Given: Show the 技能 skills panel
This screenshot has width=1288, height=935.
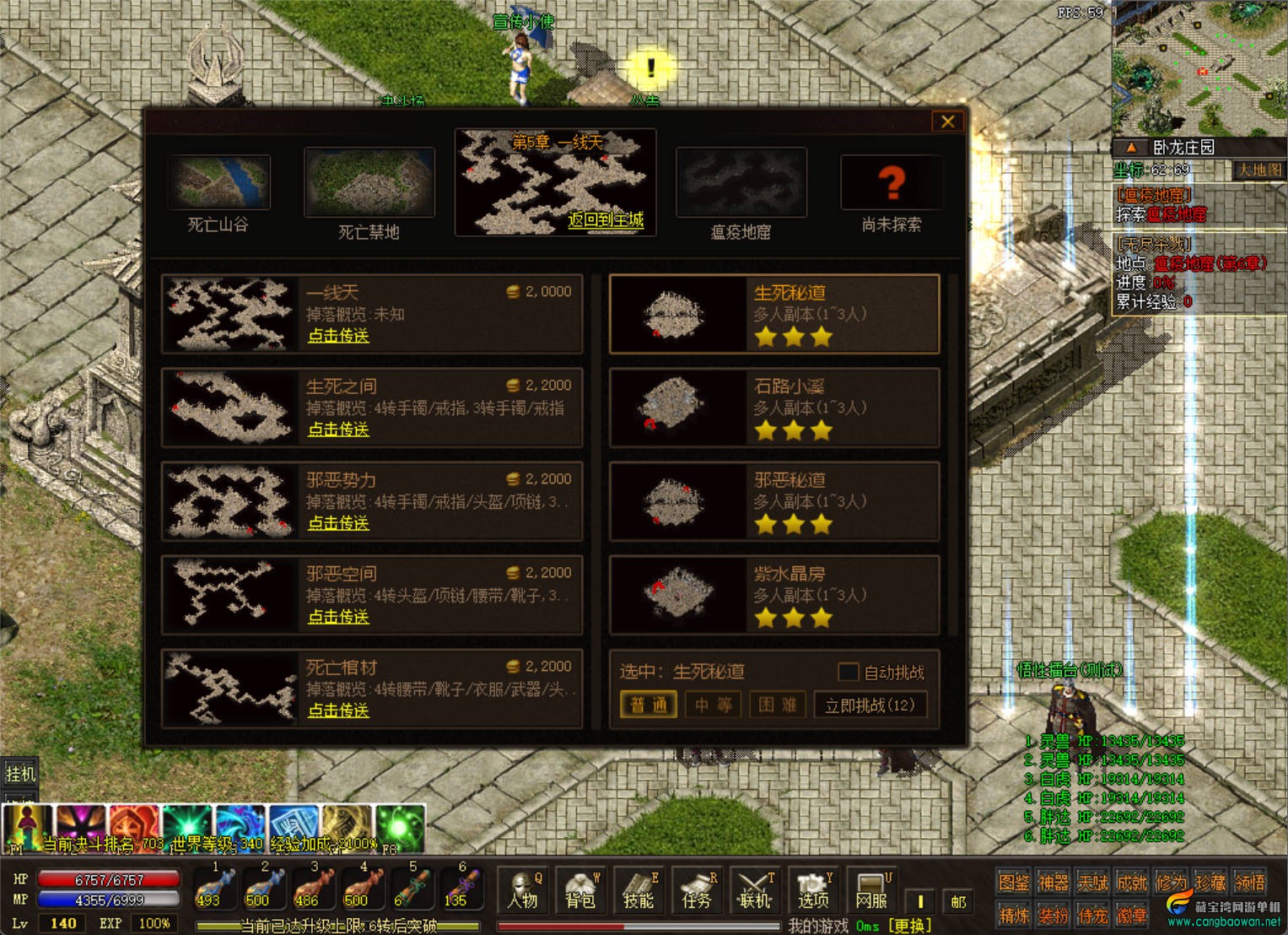Looking at the screenshot, I should click(x=639, y=891).
